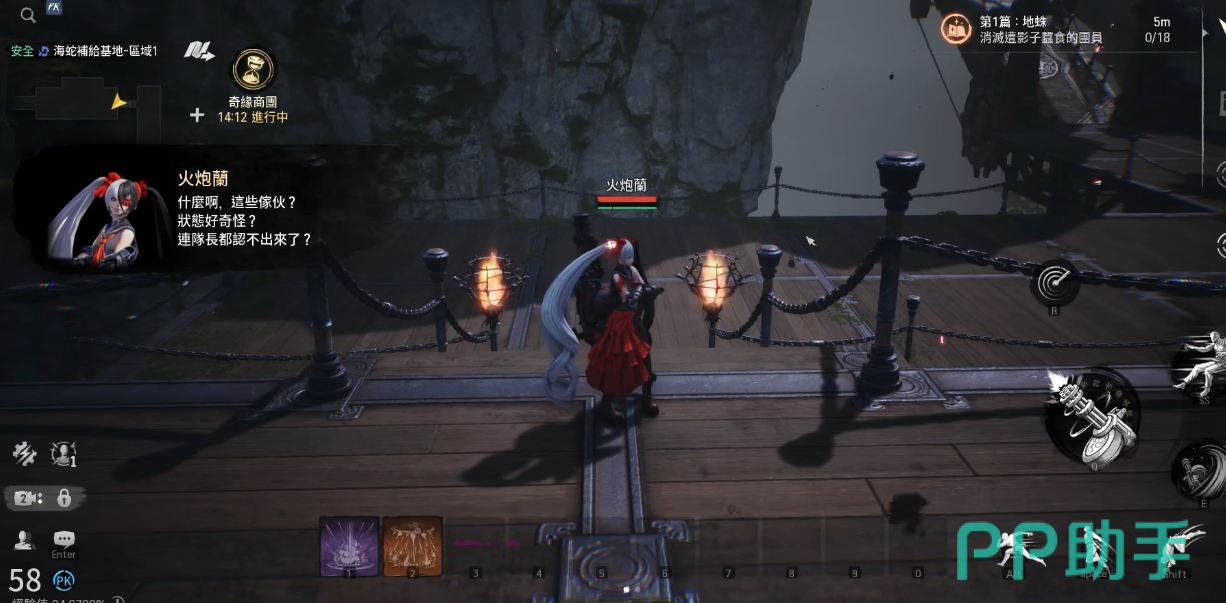
Task: Open the 奇緣商團 hourglass event icon
Action: pos(252,70)
